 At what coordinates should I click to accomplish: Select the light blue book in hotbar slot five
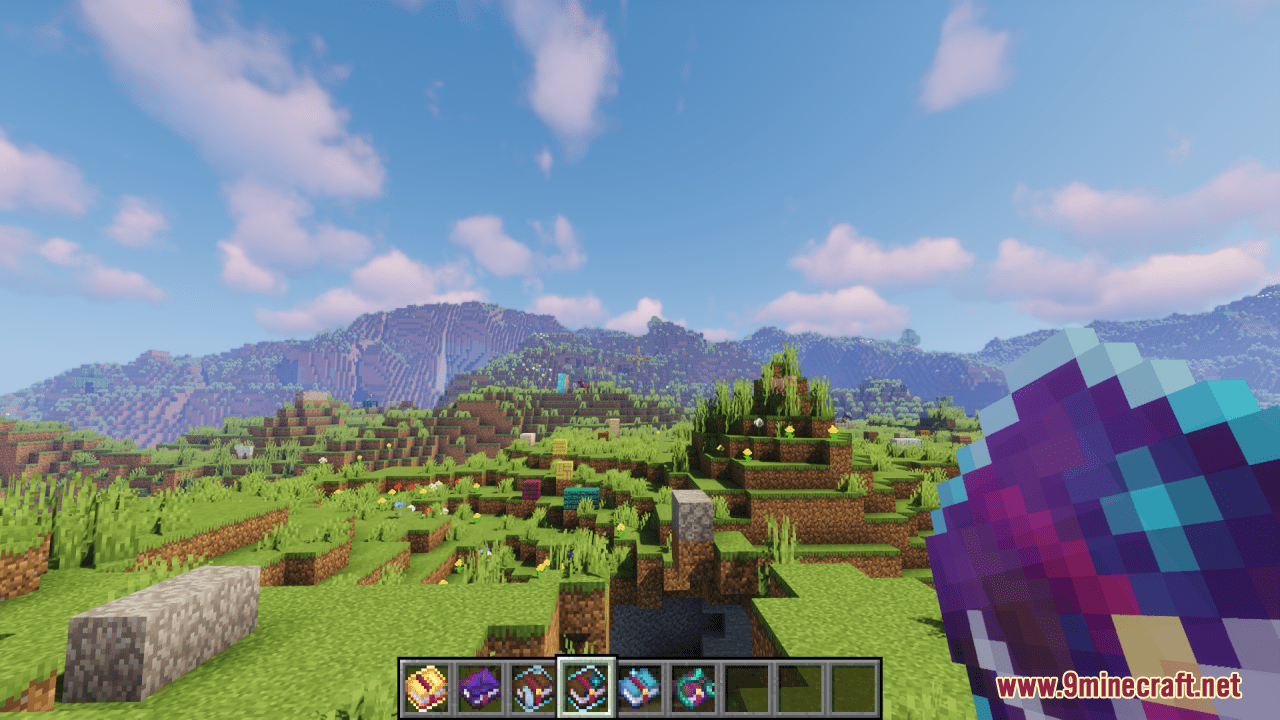pyautogui.click(x=638, y=689)
